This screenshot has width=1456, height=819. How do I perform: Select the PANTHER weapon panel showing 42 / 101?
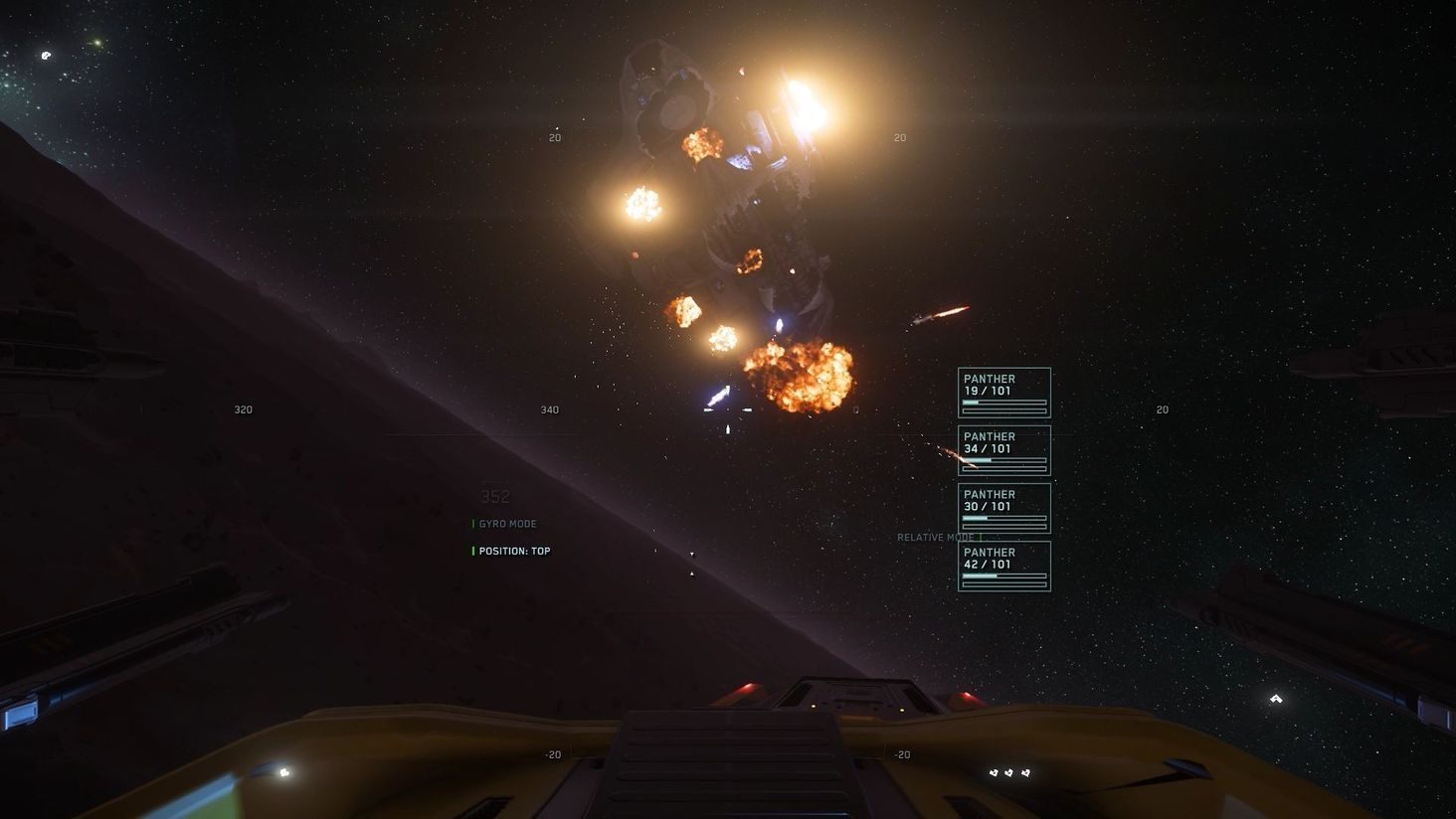click(x=1003, y=566)
